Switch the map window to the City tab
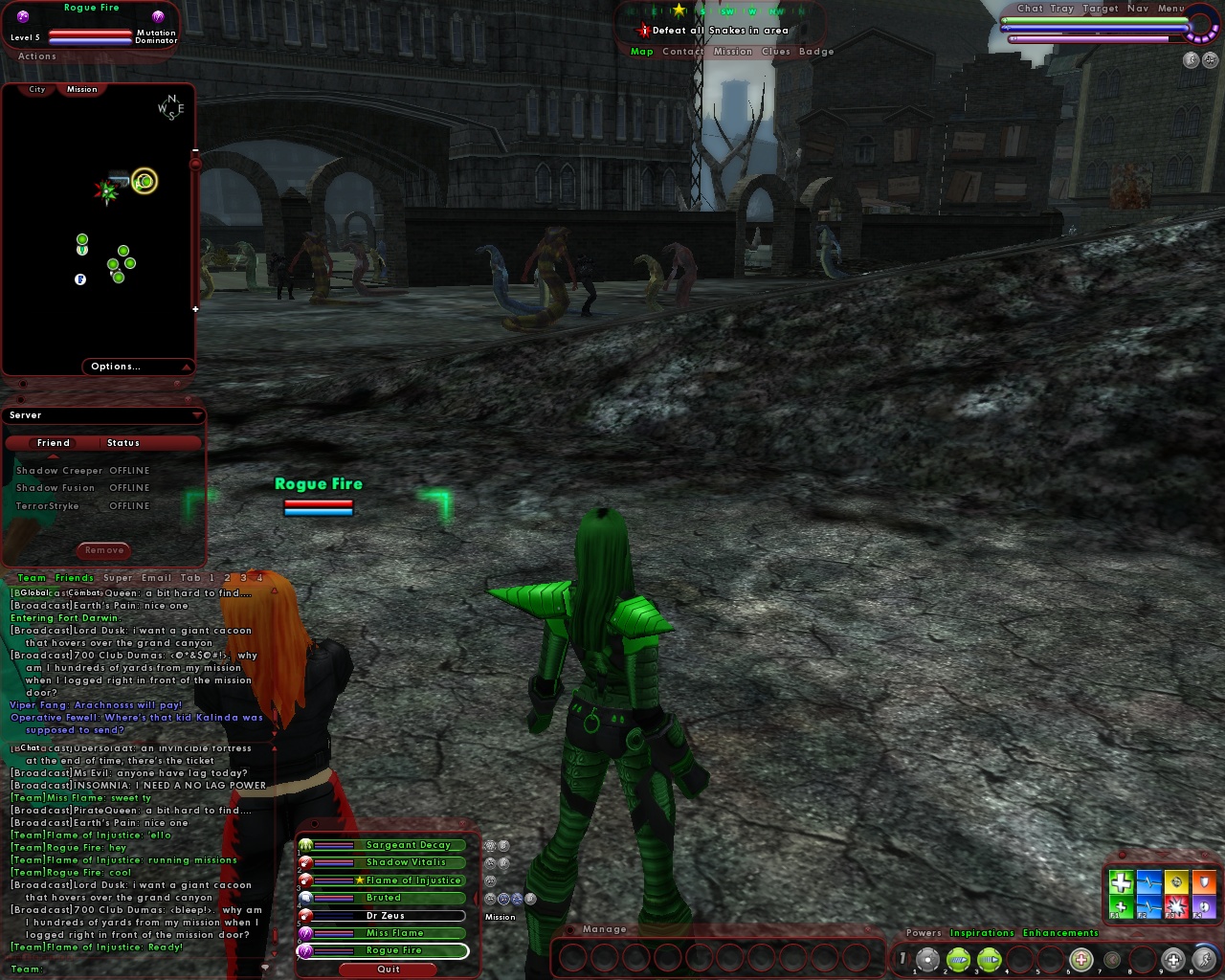This screenshot has height=980, width=1225. point(36,88)
